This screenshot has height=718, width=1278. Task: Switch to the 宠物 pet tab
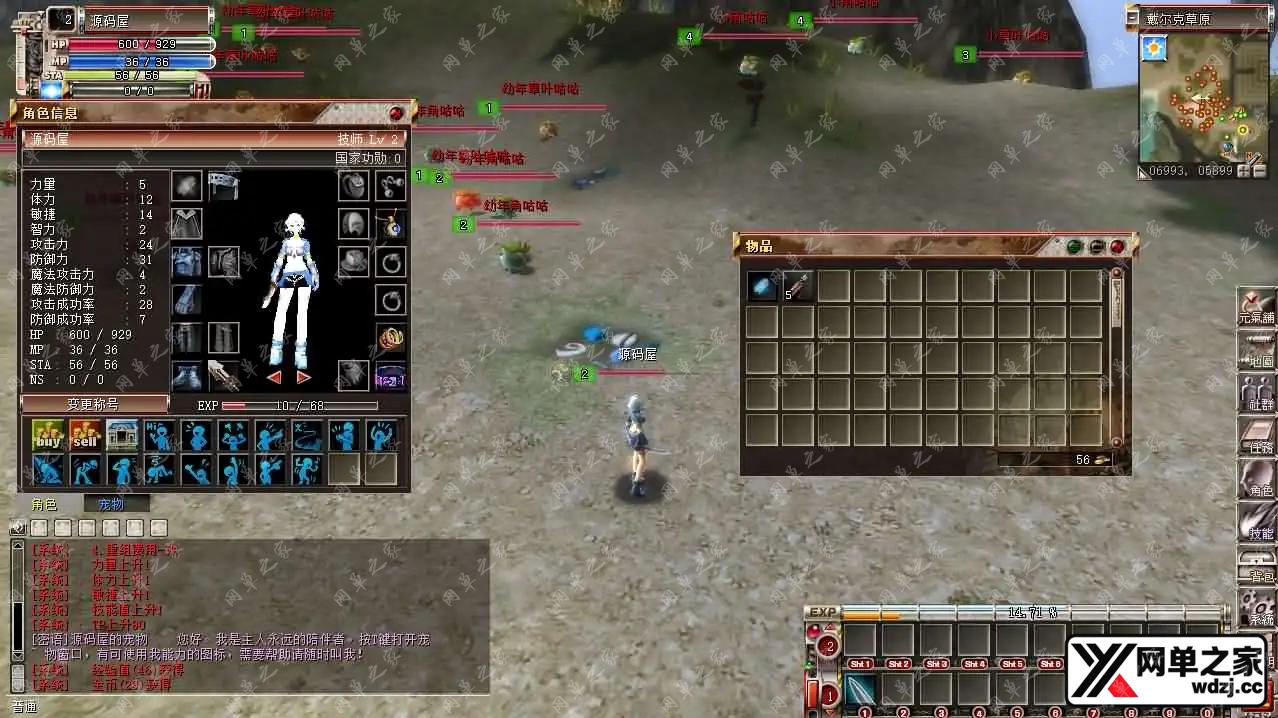pos(110,505)
